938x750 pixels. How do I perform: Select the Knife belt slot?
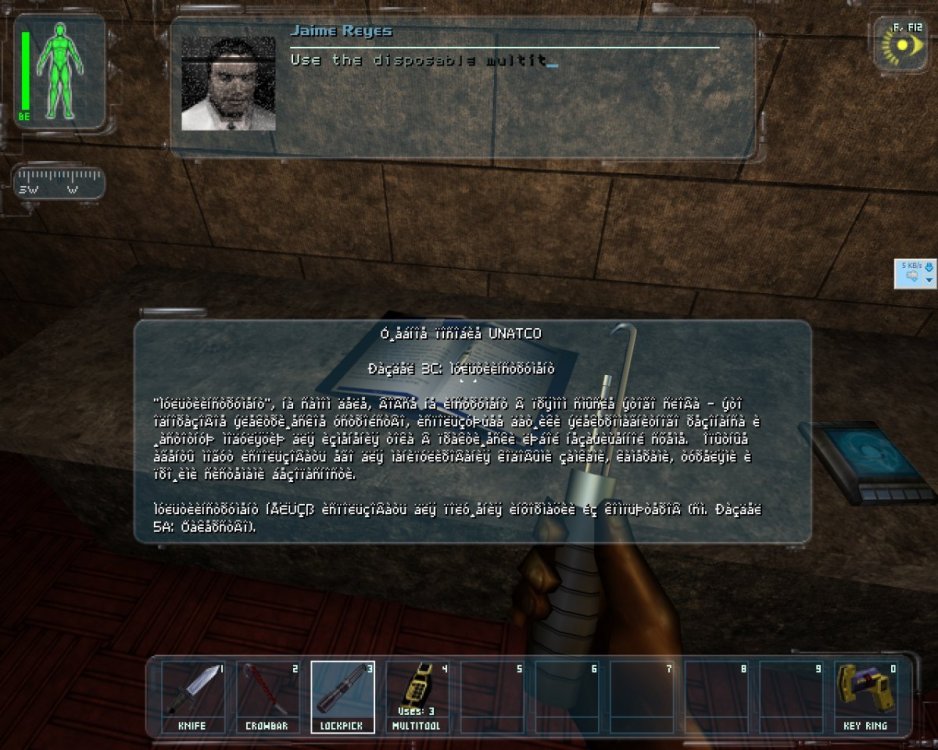pos(192,695)
